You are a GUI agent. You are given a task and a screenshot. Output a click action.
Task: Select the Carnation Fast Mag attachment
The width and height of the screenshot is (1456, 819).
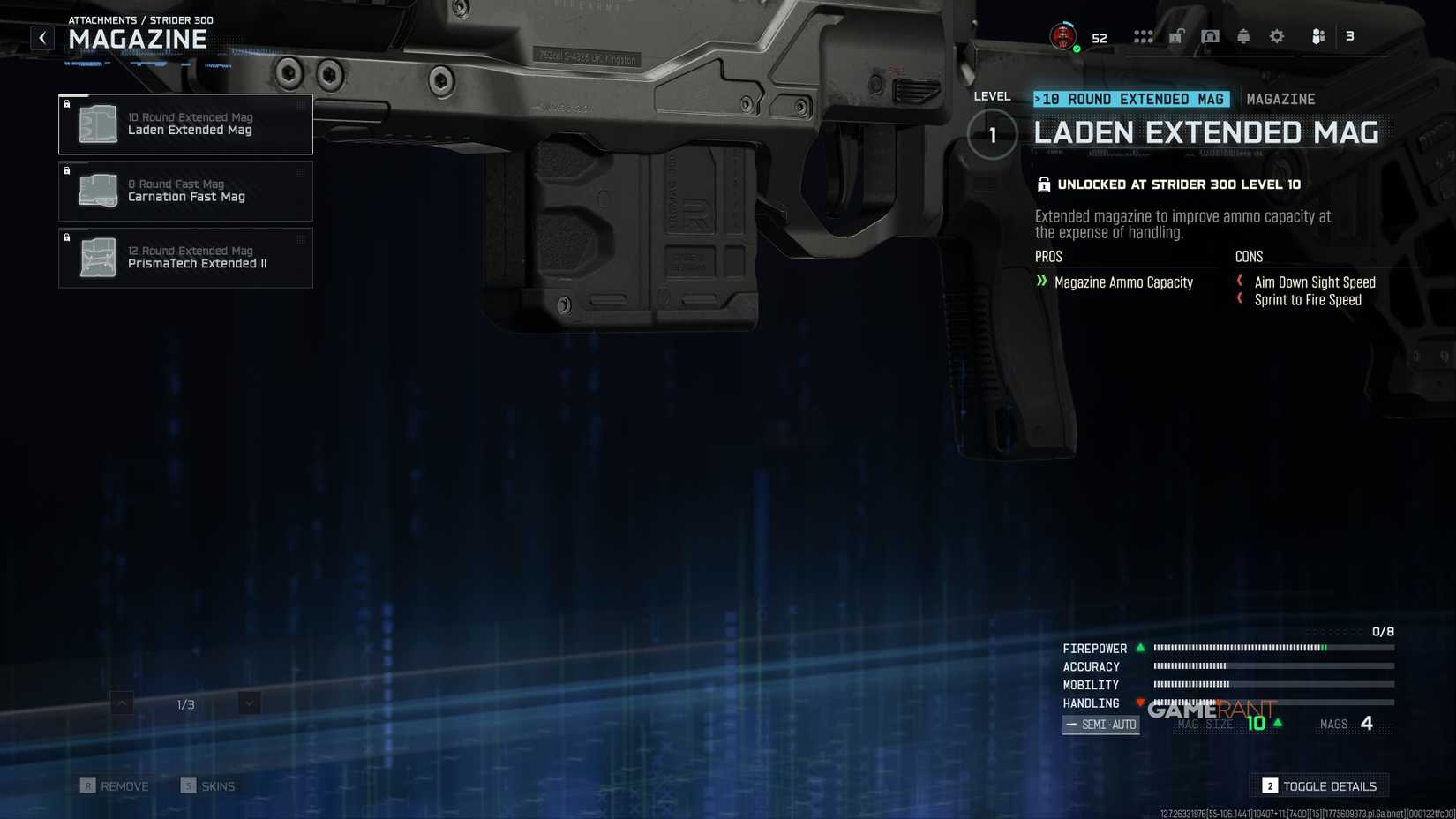click(x=185, y=191)
